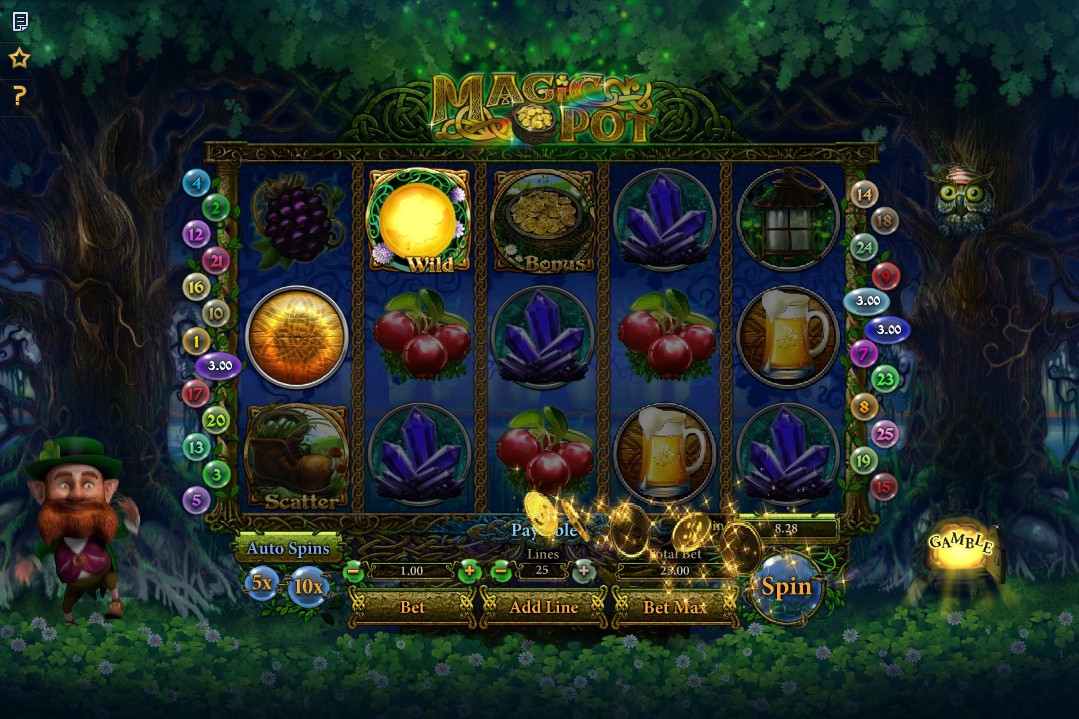
Task: Click the Bet button
Action: [x=412, y=607]
